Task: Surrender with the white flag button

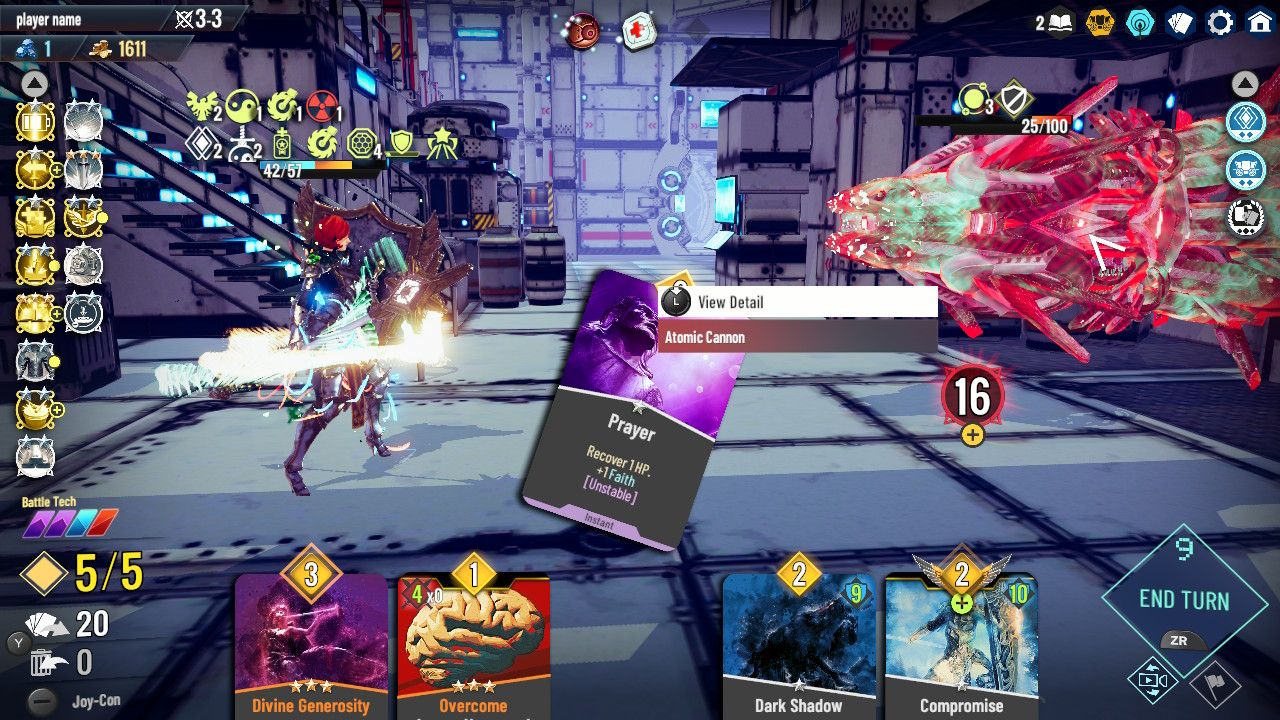Action: [x=1216, y=685]
